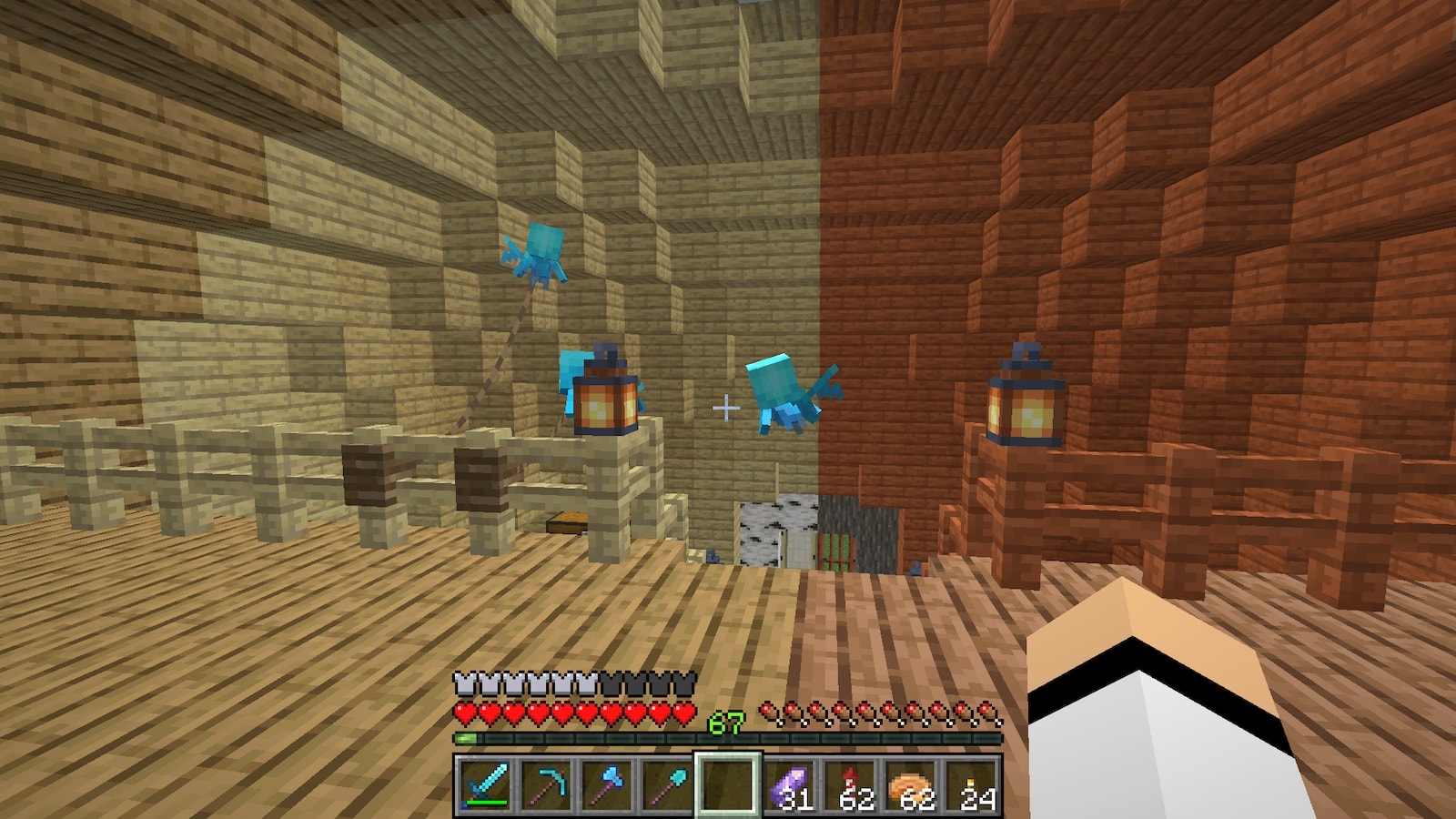
Task: Select the diamond pickaxe slot
Action: (x=544, y=784)
